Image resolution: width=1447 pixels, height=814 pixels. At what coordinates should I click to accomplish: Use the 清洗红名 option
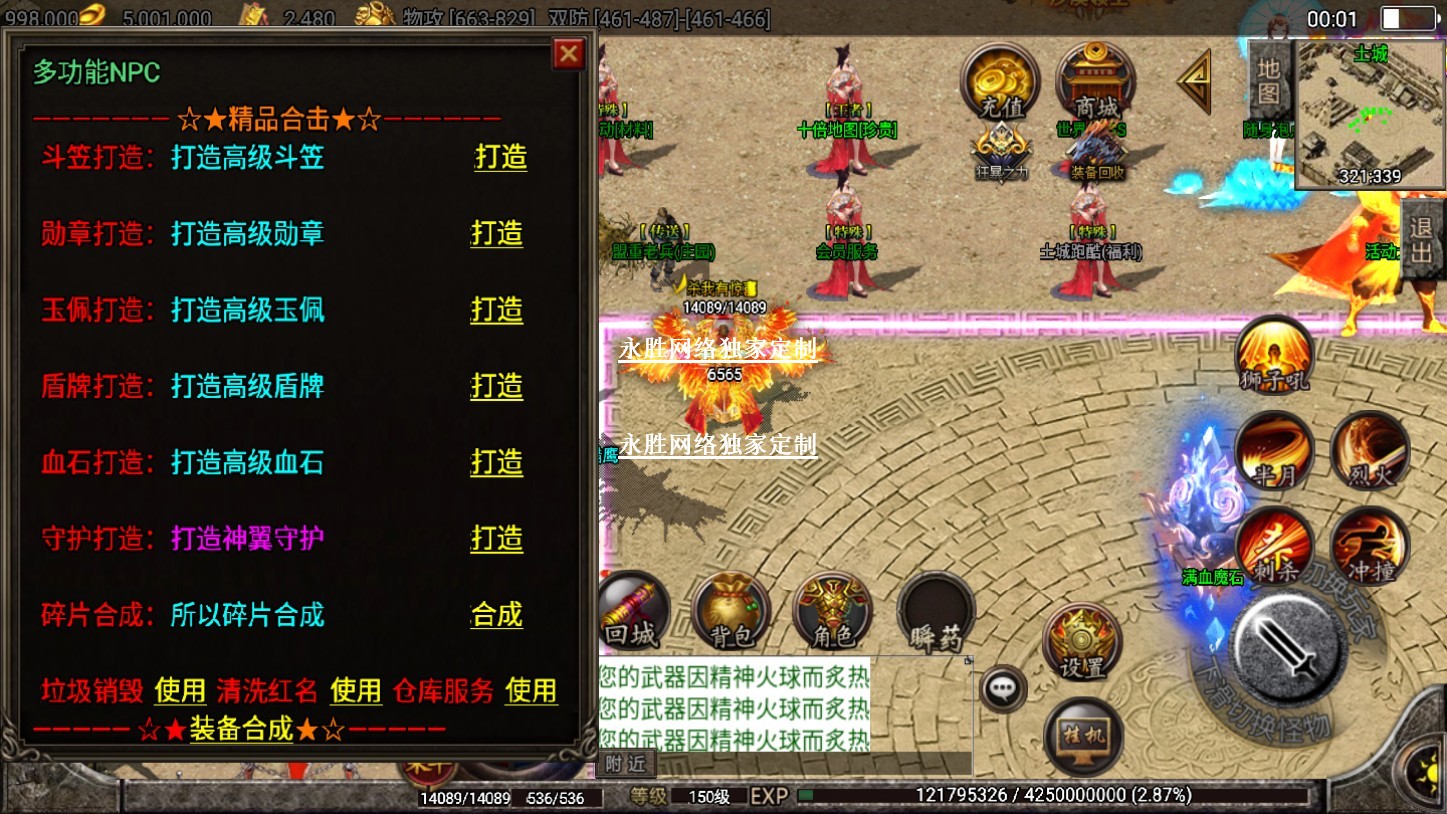356,690
